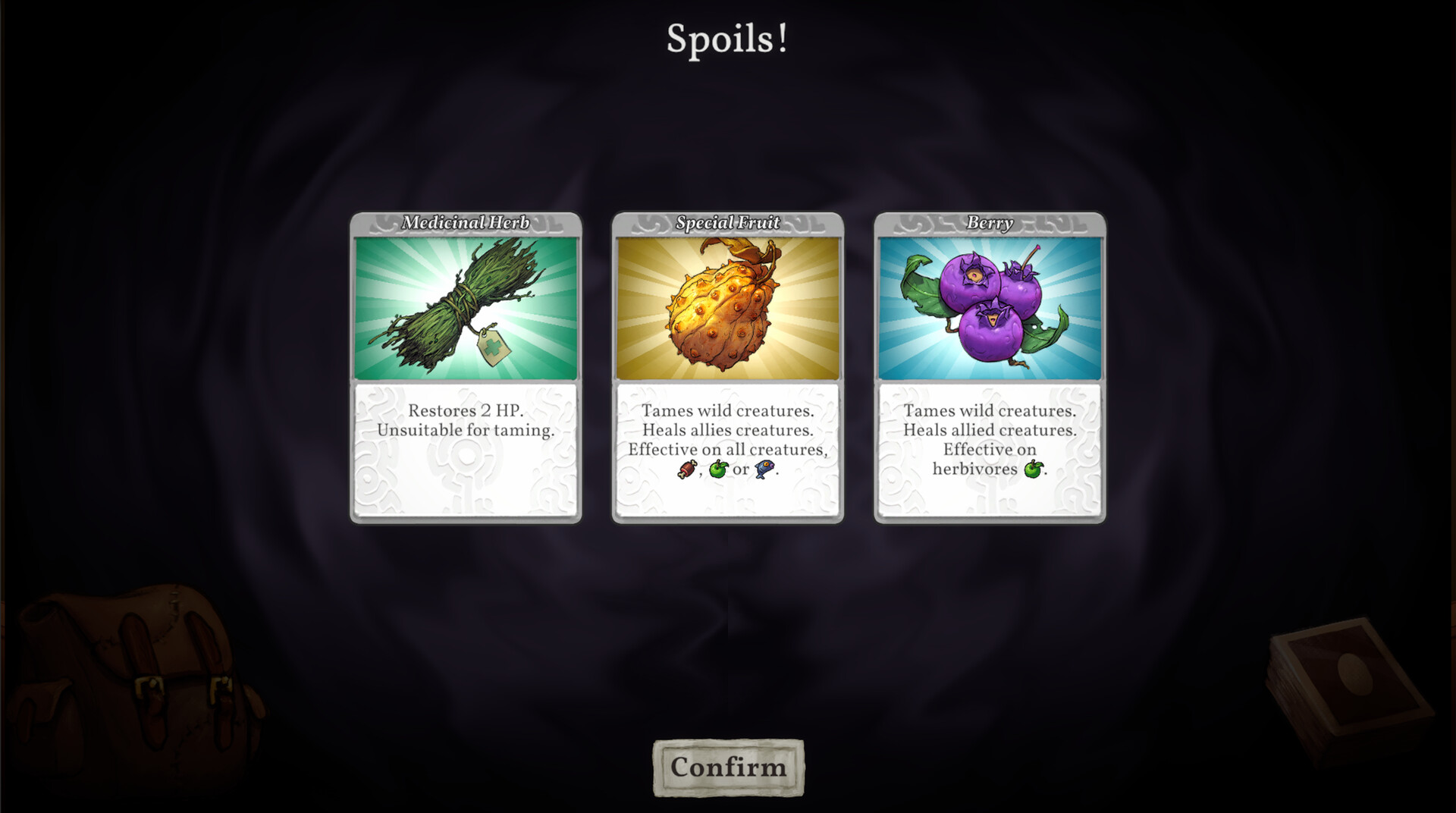
Task: Click the Berry title banner
Action: coord(988,224)
